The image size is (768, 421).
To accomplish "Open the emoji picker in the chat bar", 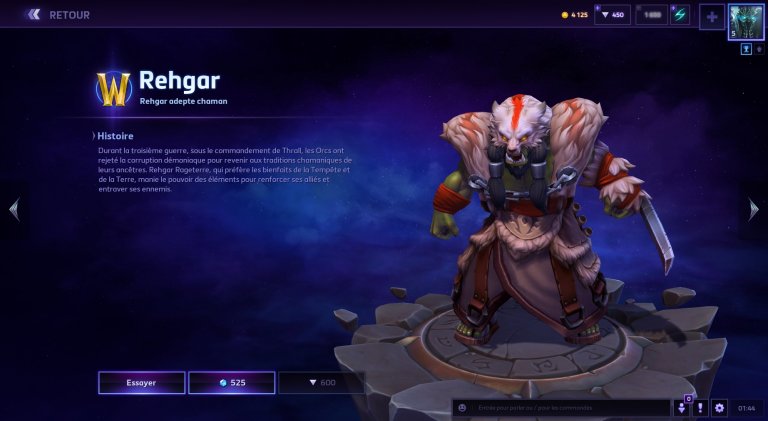I will [461, 408].
